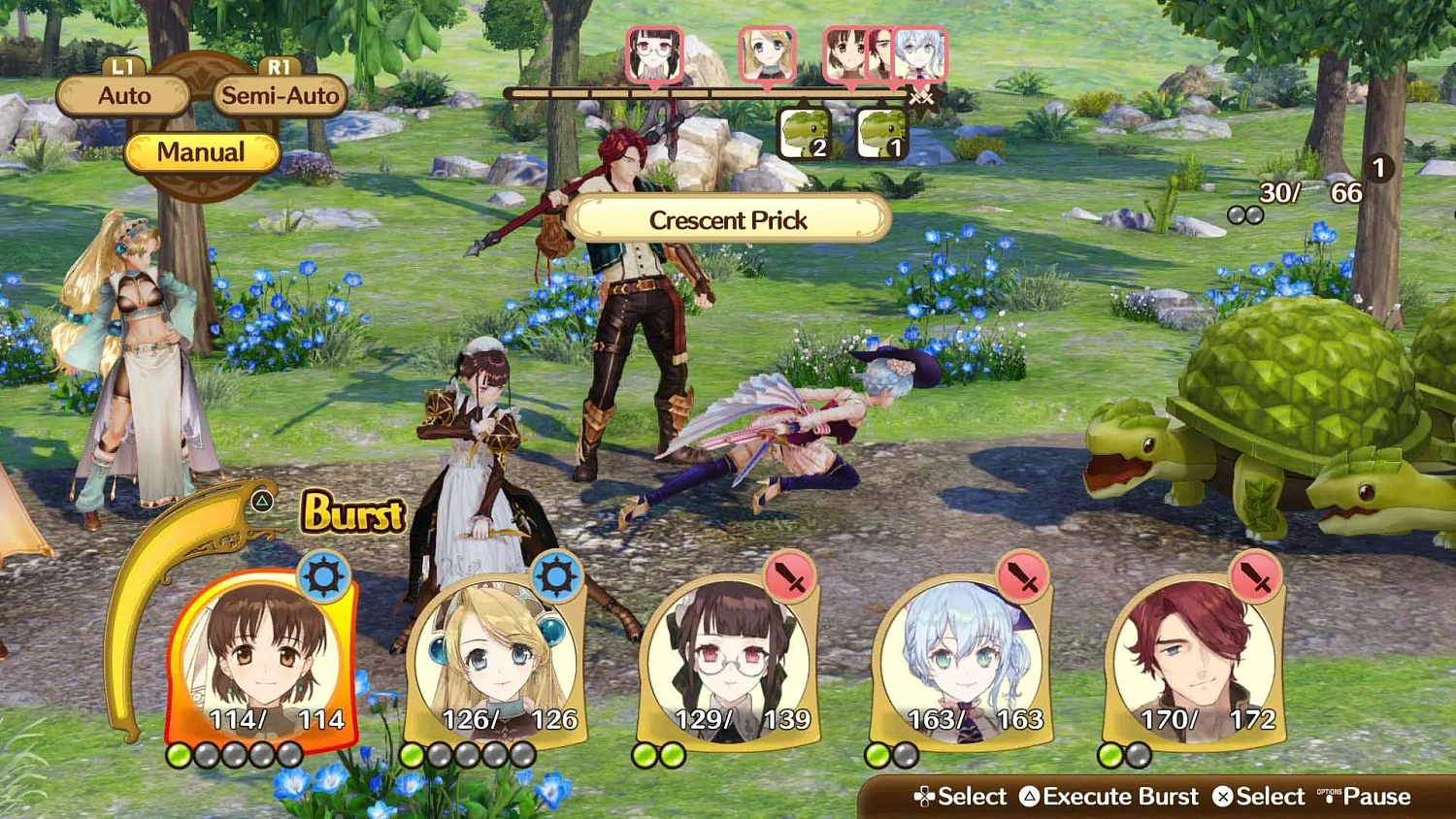Select the glasses girl's face on the turn order bar

[655, 53]
